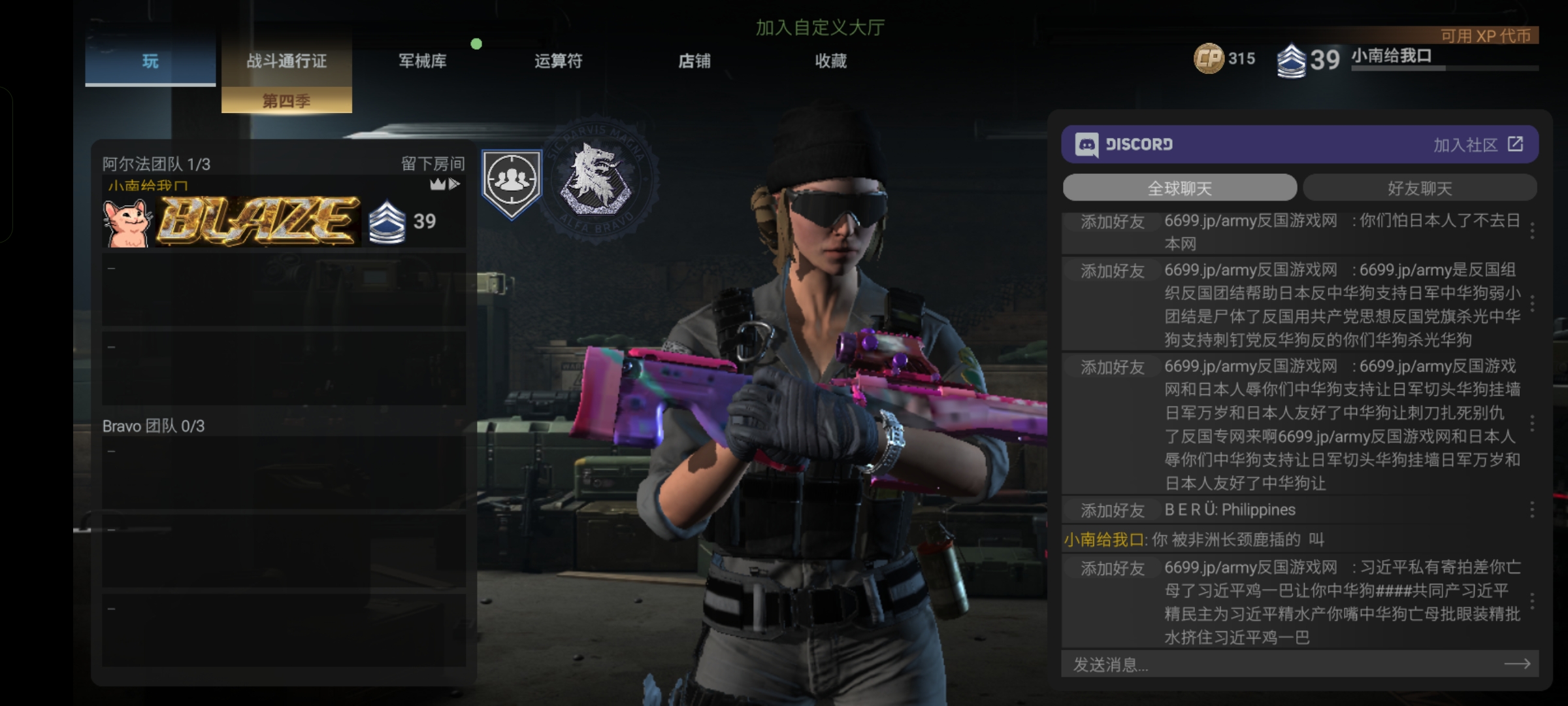Tap 加入自定义大厅 to join custom lobby

(x=820, y=27)
